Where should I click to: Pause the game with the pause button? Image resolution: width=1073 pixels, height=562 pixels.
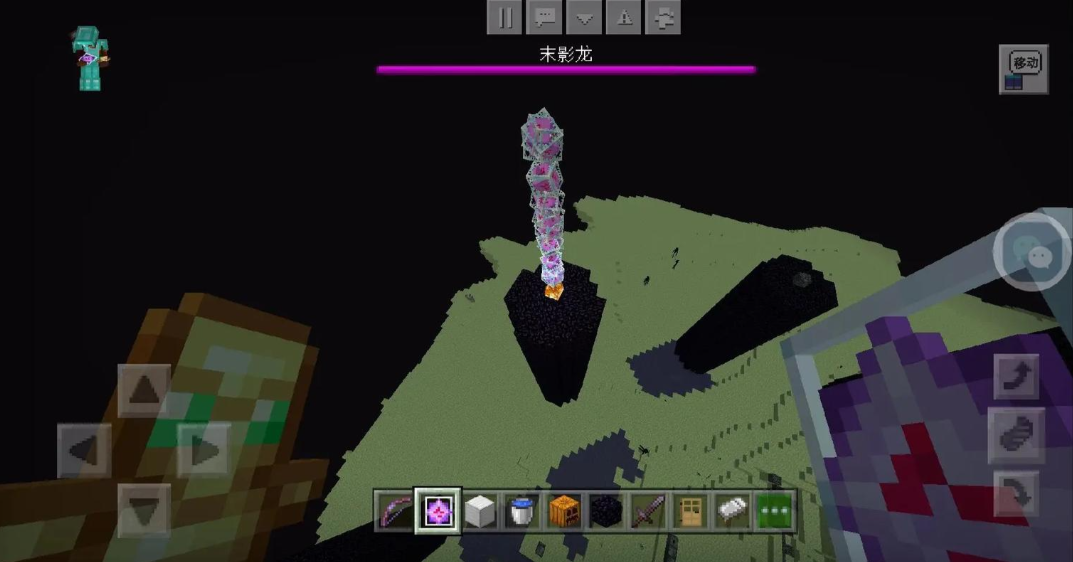tap(506, 17)
